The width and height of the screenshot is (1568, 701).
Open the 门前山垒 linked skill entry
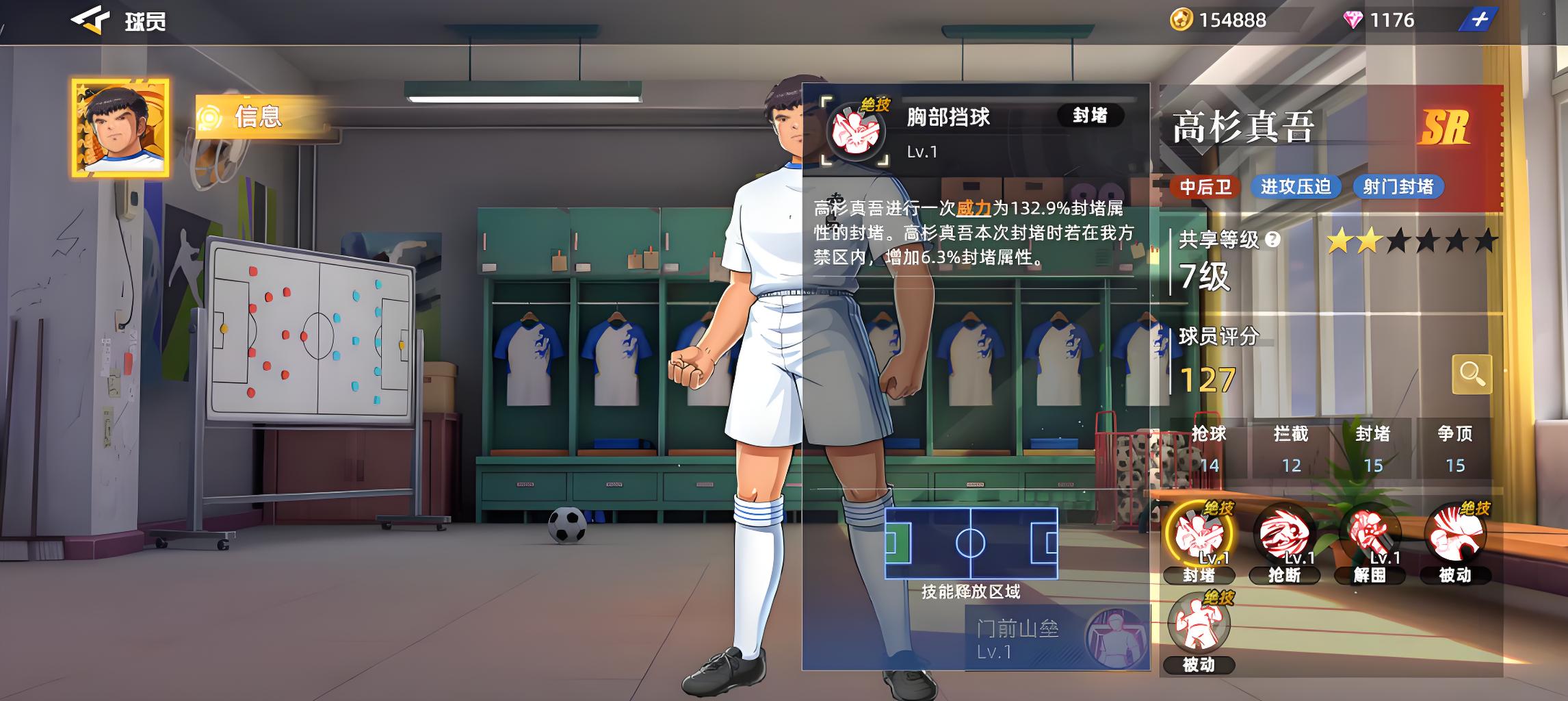pyautogui.click(x=1057, y=638)
